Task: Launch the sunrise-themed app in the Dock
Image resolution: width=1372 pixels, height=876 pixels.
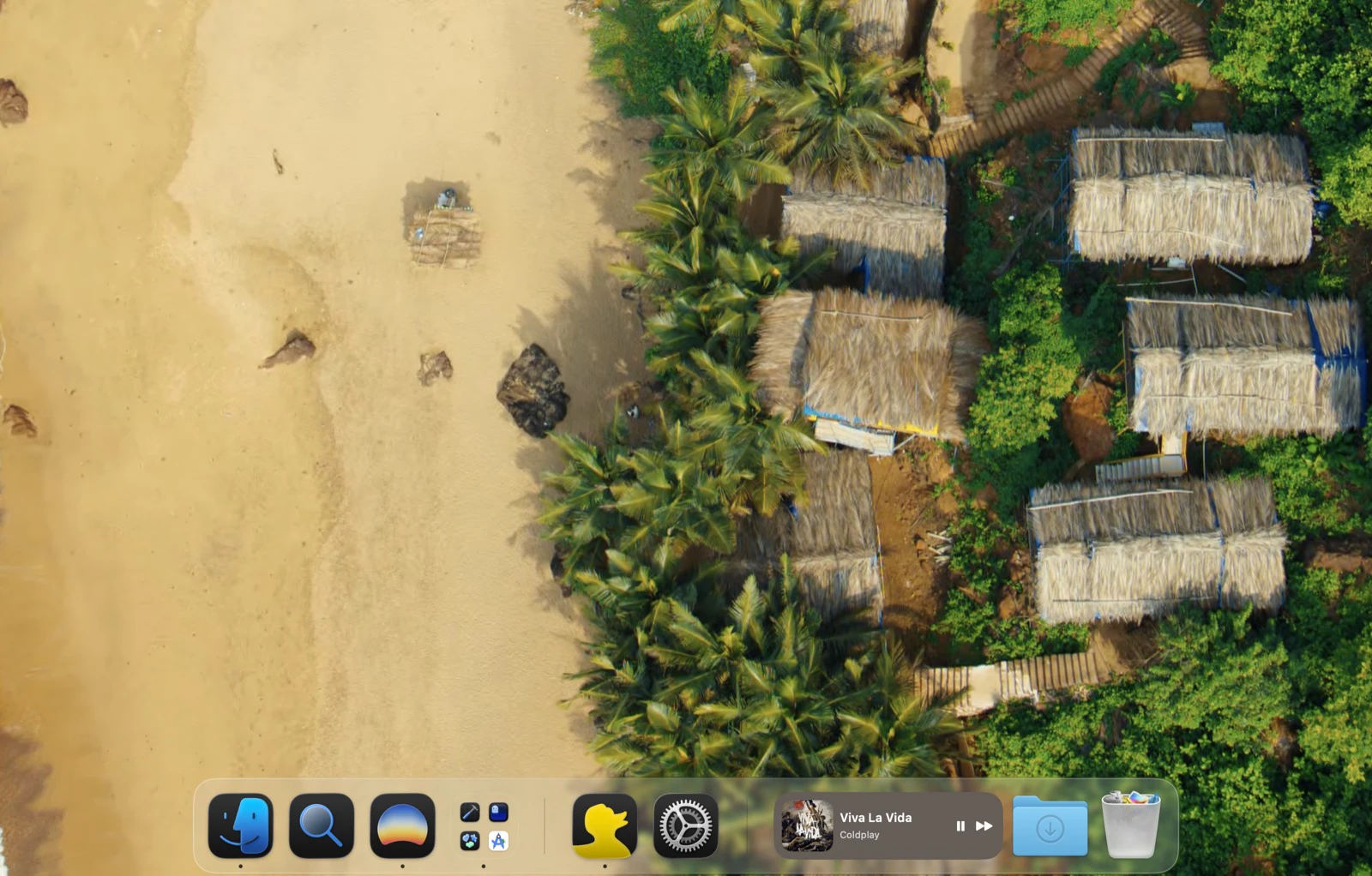Action: (x=402, y=825)
